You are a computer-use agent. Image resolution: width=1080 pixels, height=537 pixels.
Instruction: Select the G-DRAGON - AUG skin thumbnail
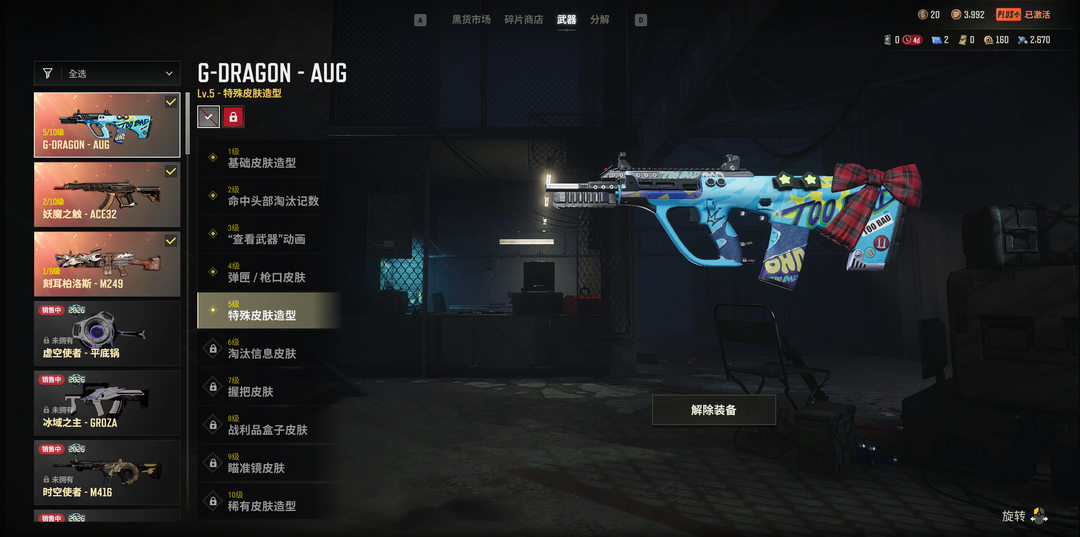pos(107,125)
